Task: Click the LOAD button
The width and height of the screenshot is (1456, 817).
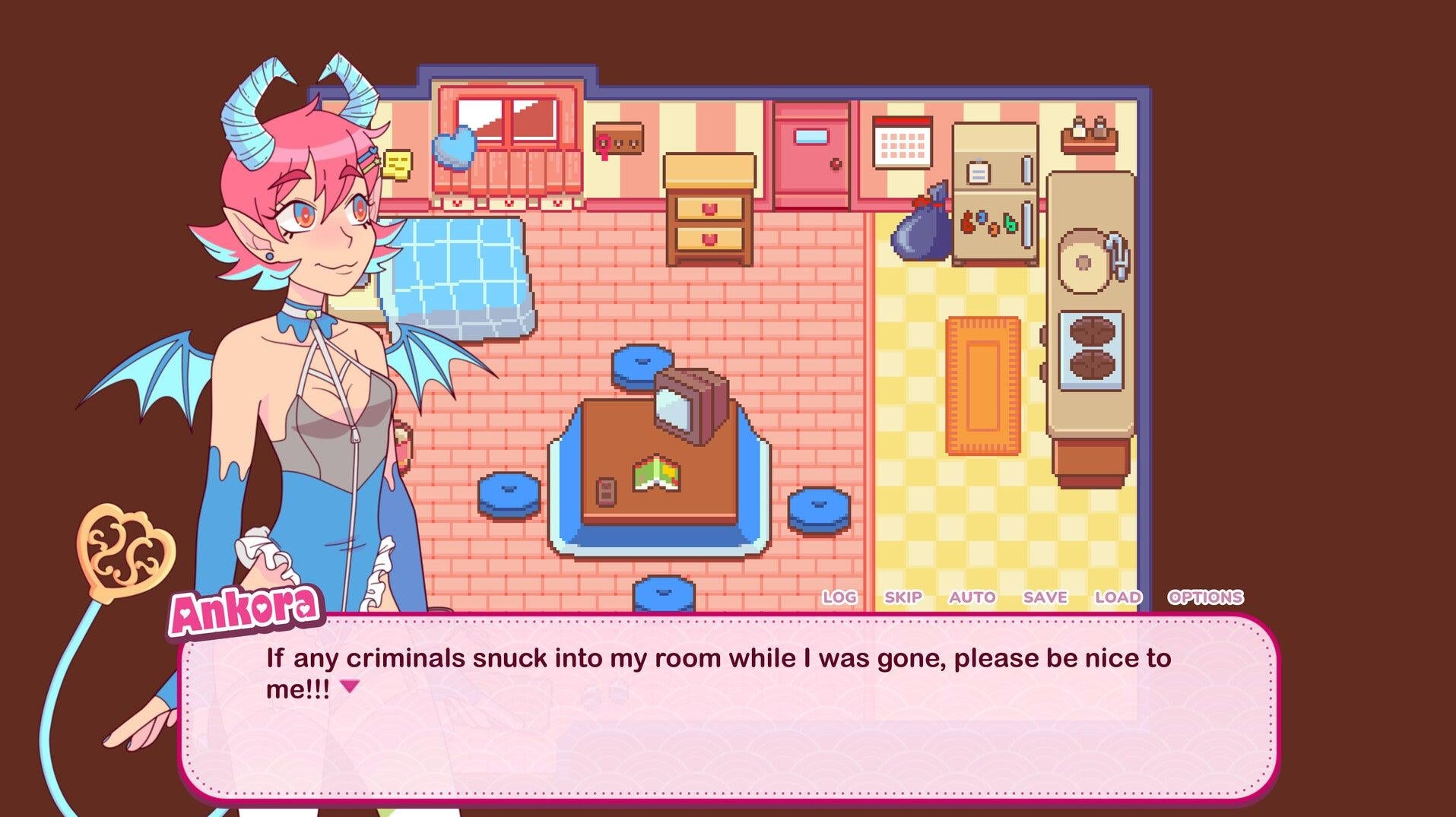Action: click(x=1117, y=597)
